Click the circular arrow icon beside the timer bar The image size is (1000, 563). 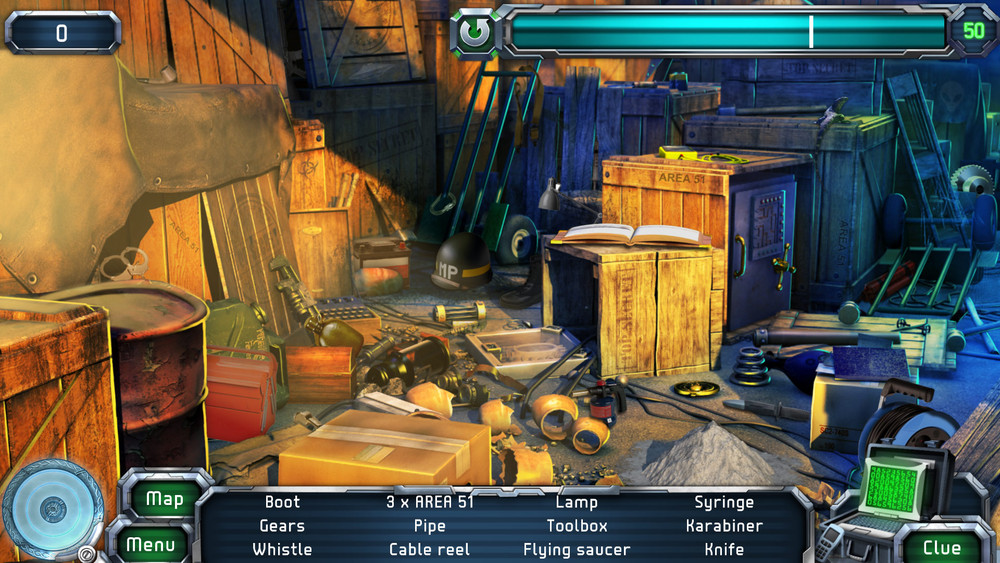[476, 34]
